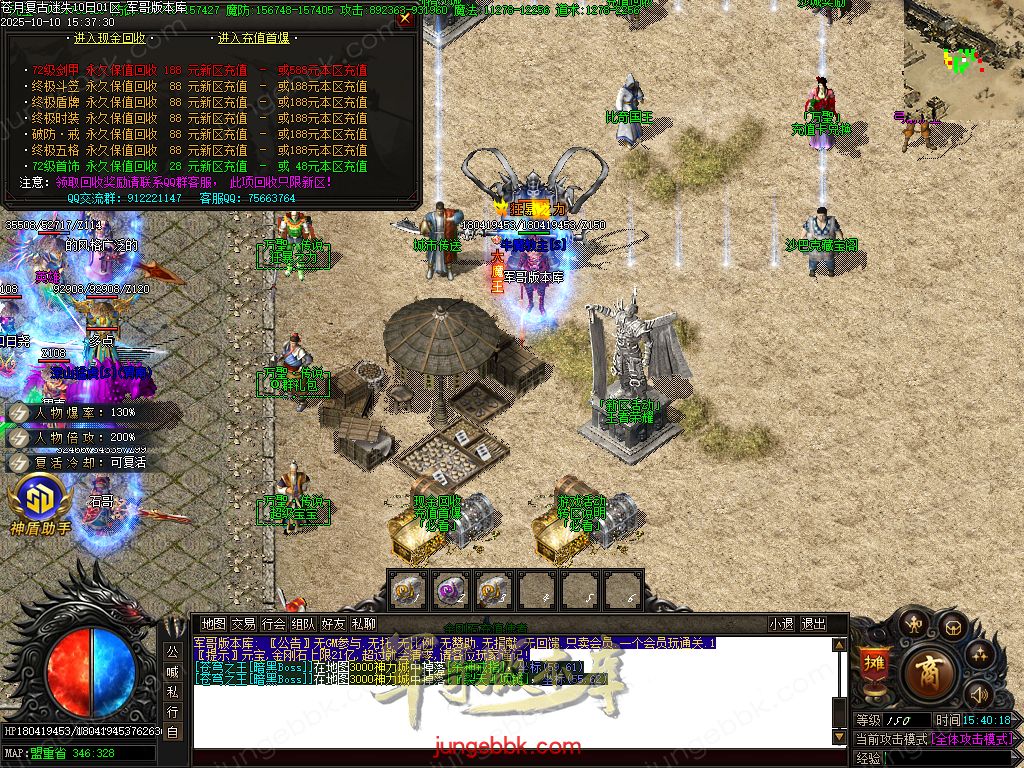The height and width of the screenshot is (768, 1024).
Task: Click the 地图 map button
Action: (213, 624)
